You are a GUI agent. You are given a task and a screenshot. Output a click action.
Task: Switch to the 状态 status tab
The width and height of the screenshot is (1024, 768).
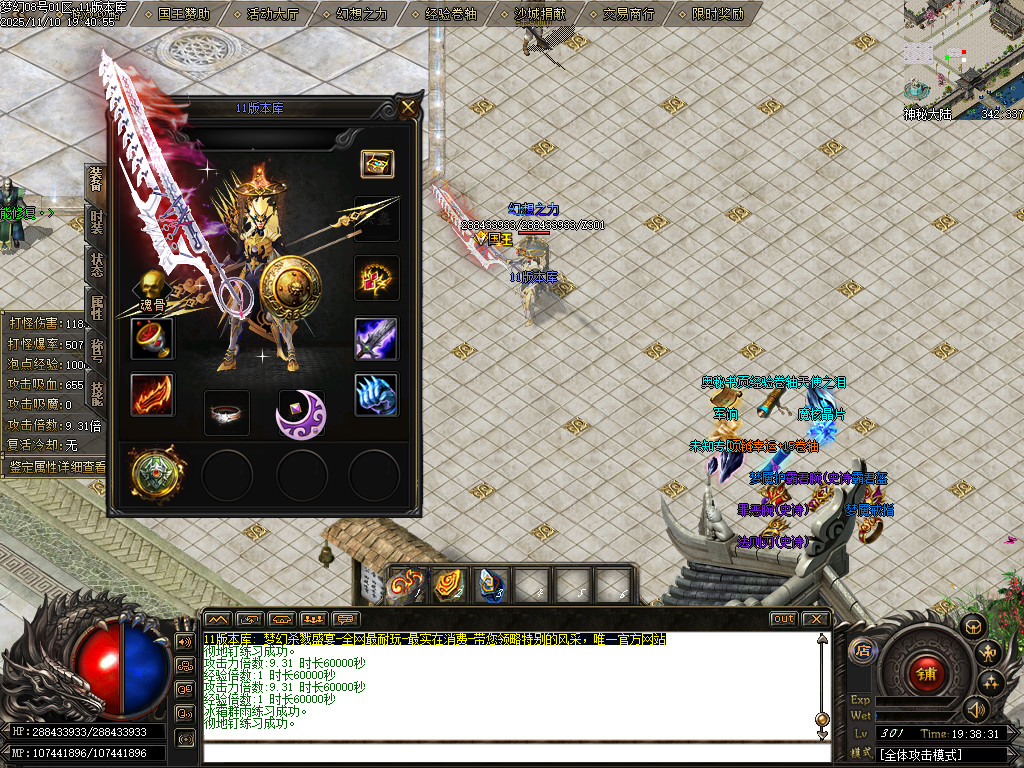tap(96, 265)
